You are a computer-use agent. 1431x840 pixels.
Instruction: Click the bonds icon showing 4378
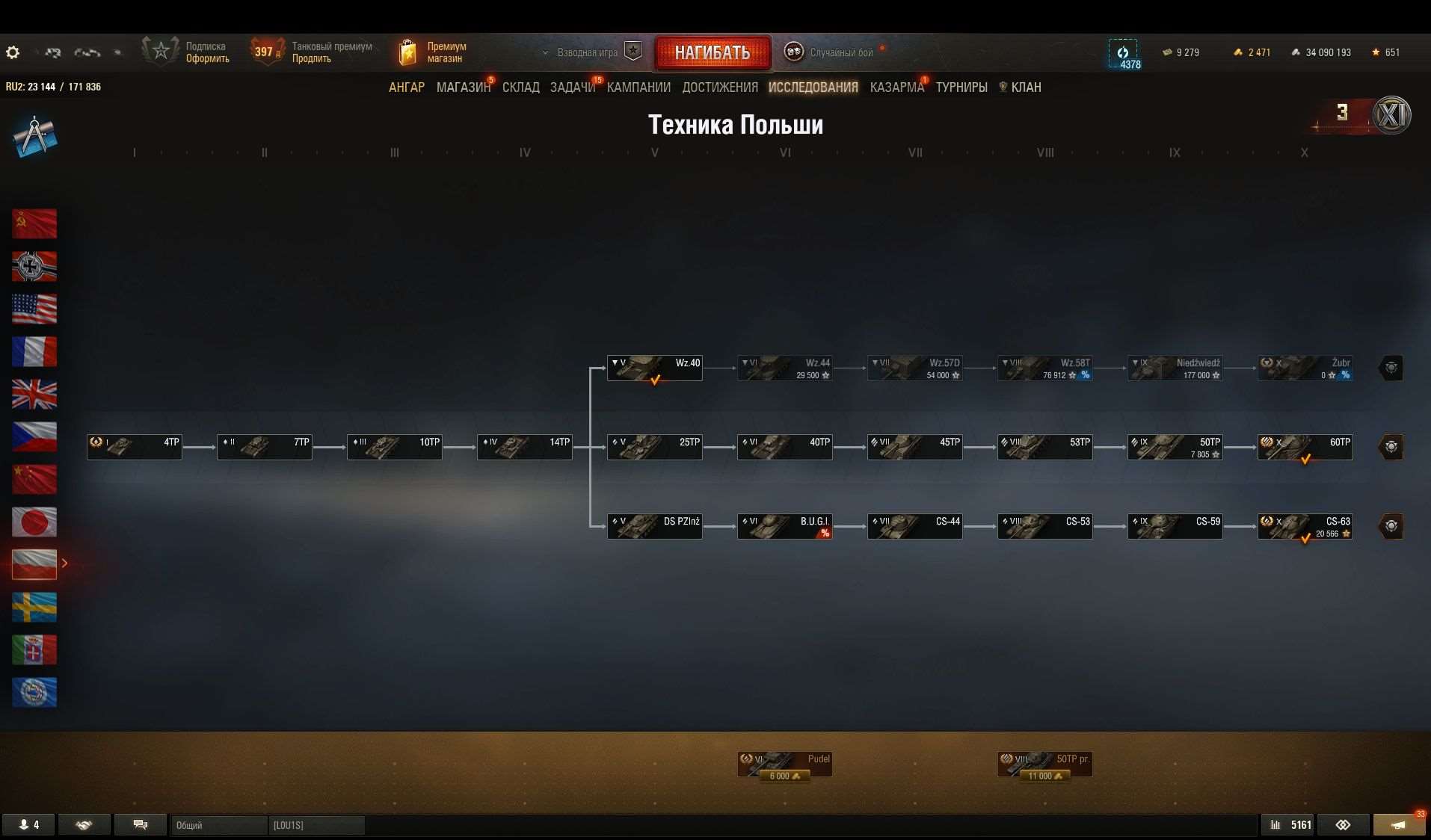1123,53
